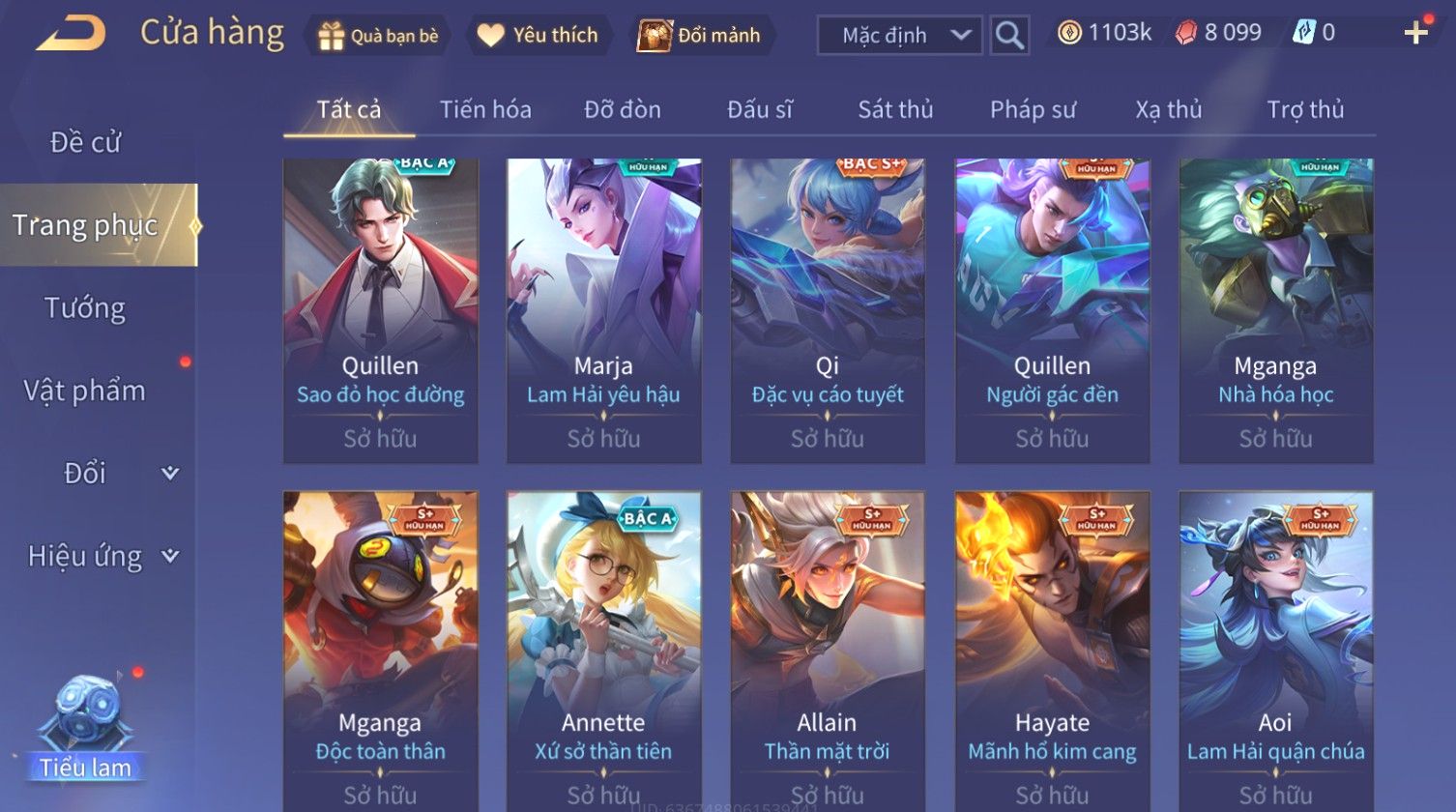Image resolution: width=1456 pixels, height=812 pixels.
Task: Expand the Hiệu ứng menu
Action: (102, 556)
